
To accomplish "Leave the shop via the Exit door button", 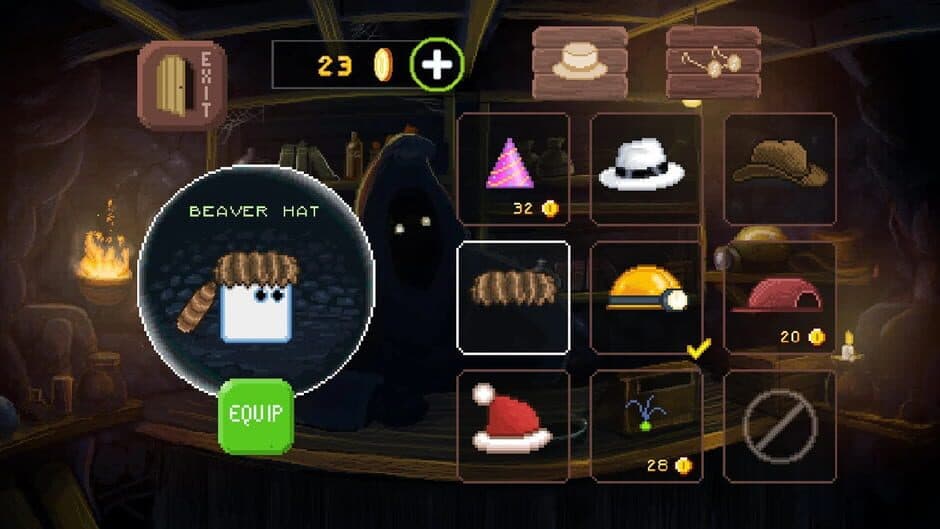I will pos(181,84).
